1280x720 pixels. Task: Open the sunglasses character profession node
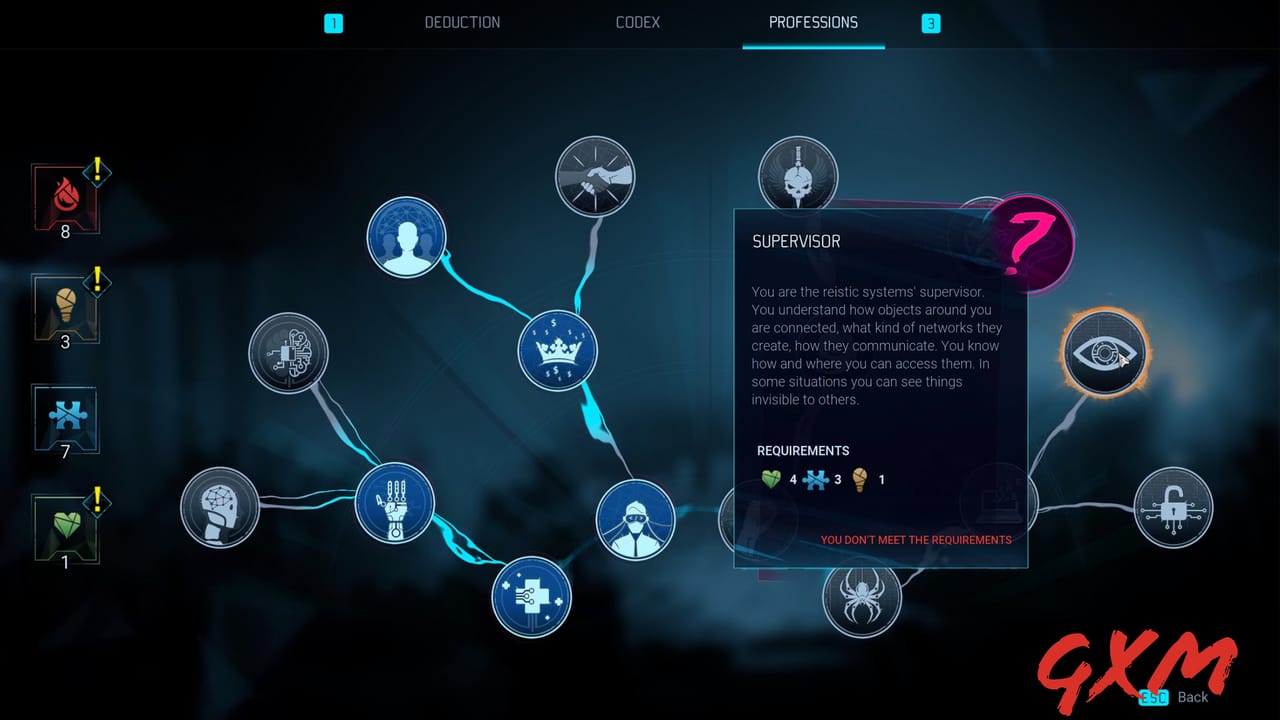pos(635,518)
